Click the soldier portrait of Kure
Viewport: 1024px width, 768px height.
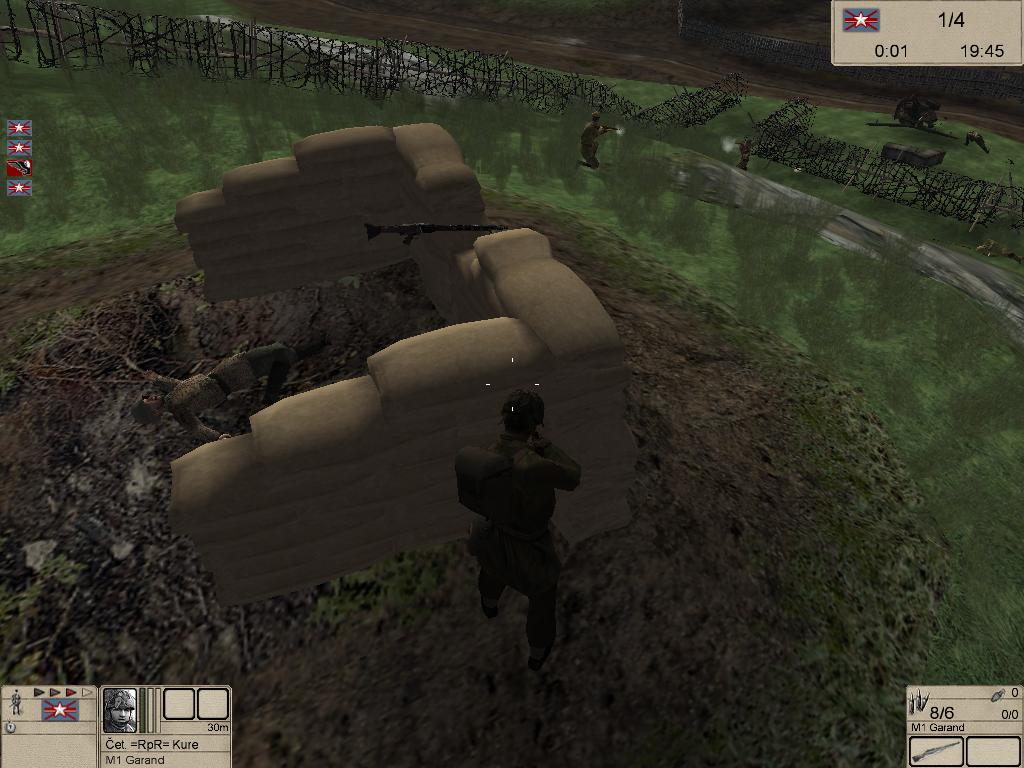pos(120,710)
